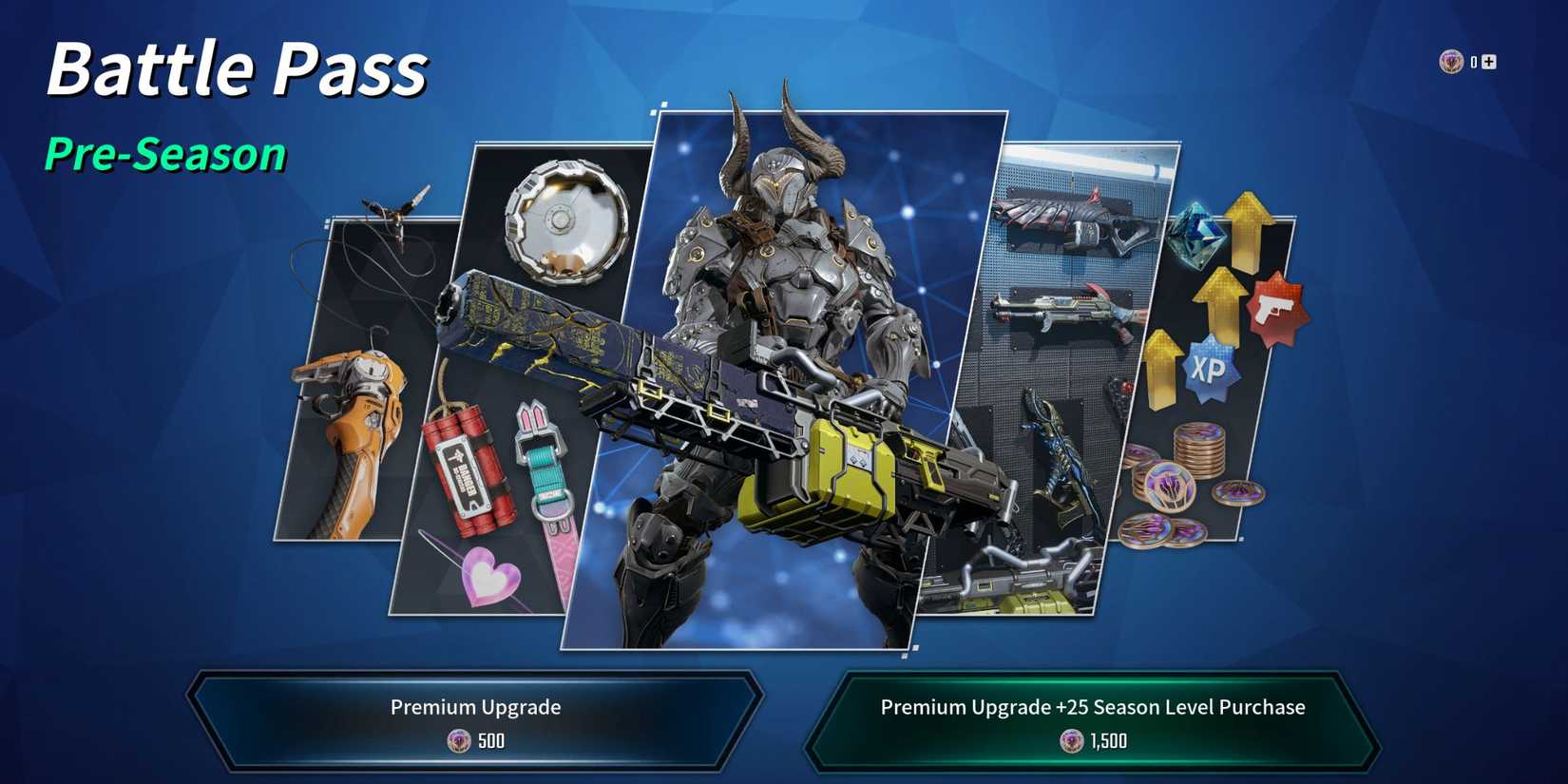
Task: Select the silver disc emblem reward
Action: [x=563, y=223]
